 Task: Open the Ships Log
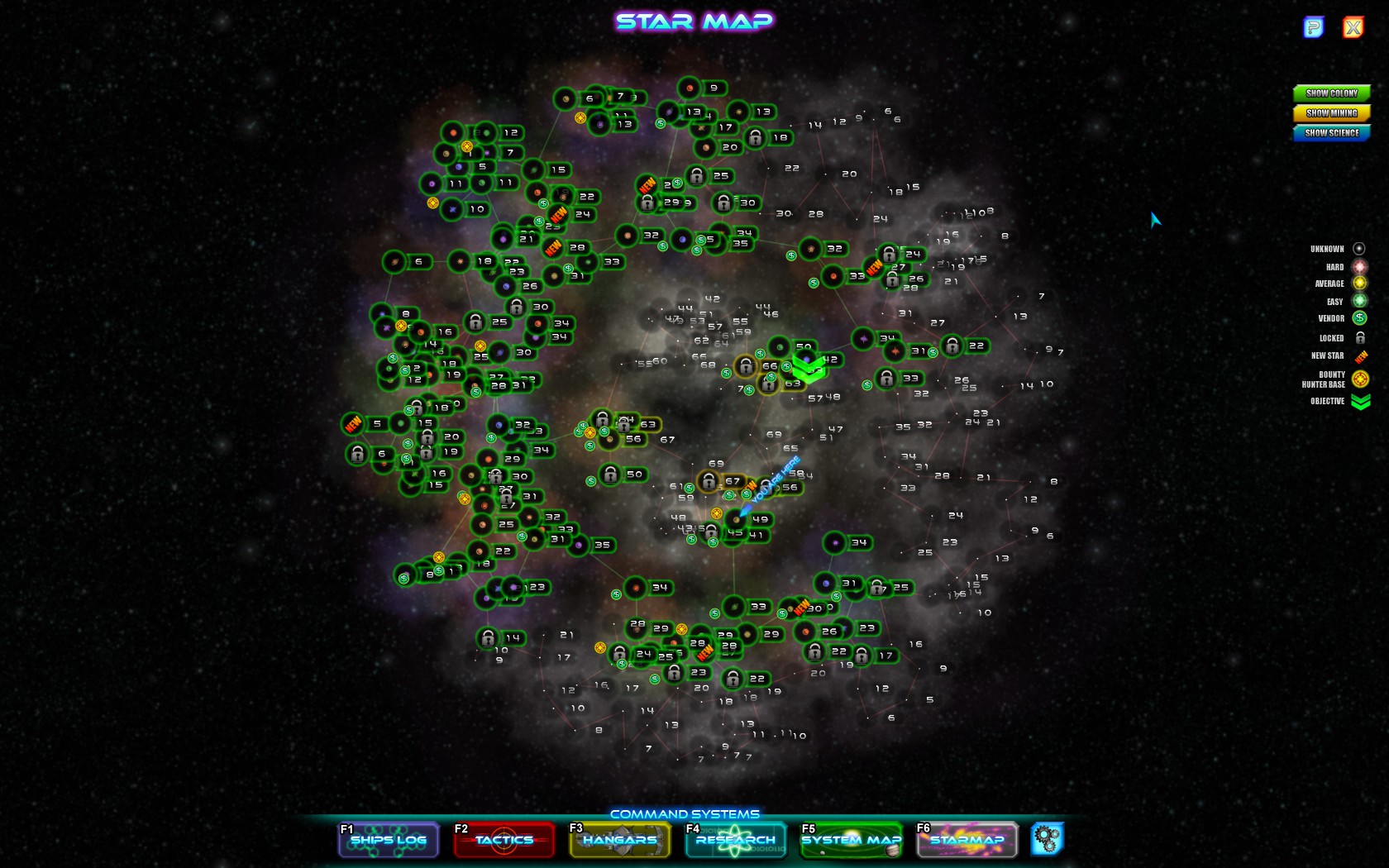click(x=388, y=840)
